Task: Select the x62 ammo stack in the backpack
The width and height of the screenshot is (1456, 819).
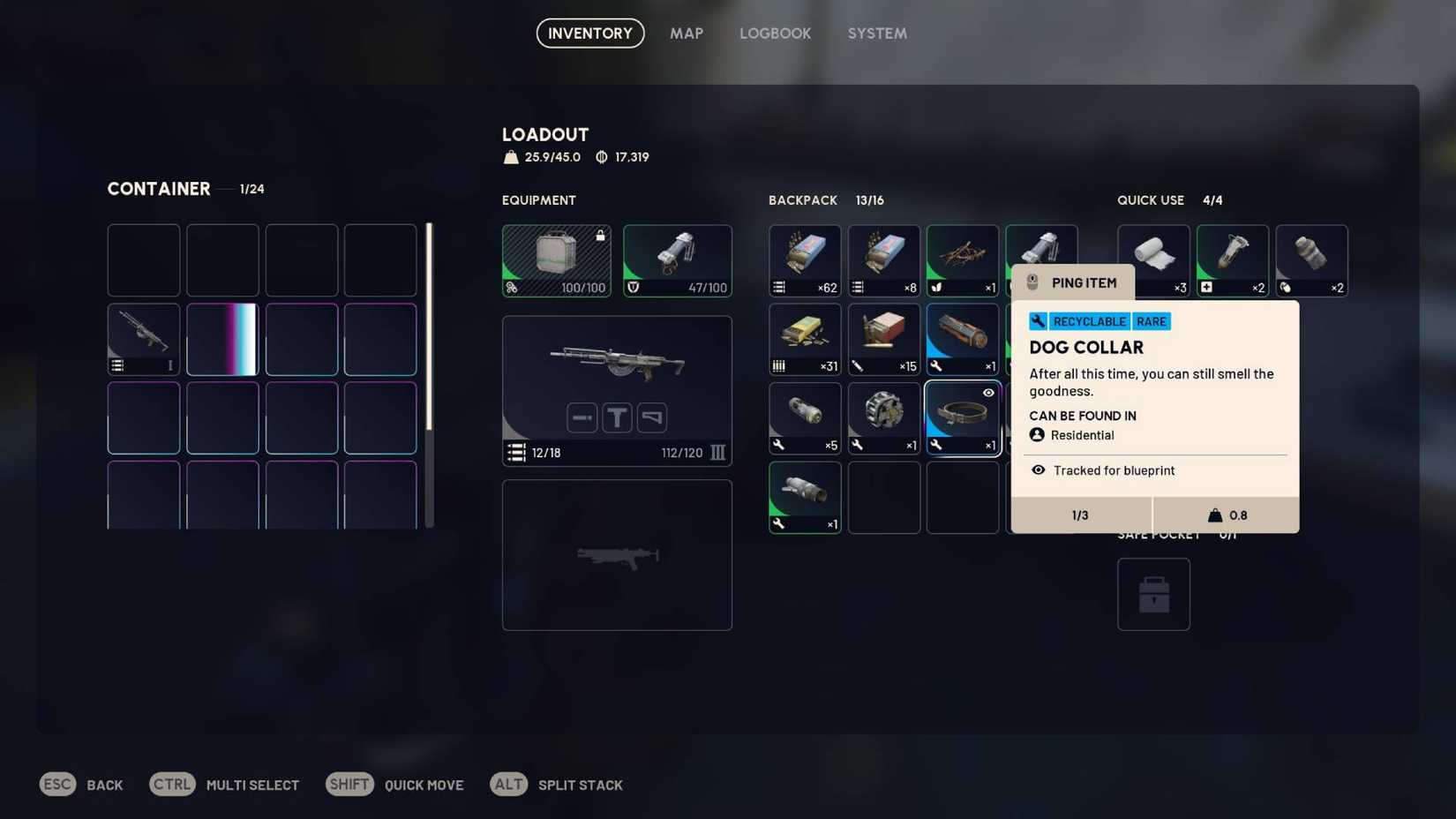Action: 804,260
